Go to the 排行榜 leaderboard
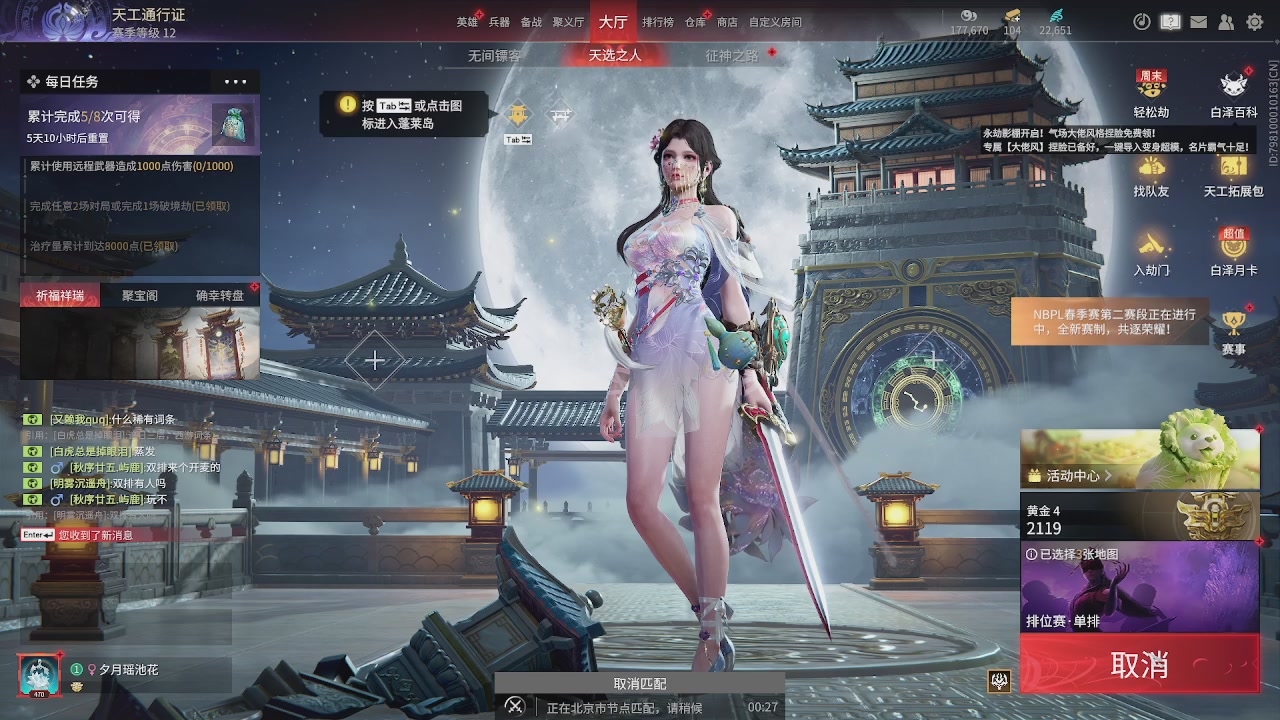The height and width of the screenshot is (720, 1280). pyautogui.click(x=657, y=22)
